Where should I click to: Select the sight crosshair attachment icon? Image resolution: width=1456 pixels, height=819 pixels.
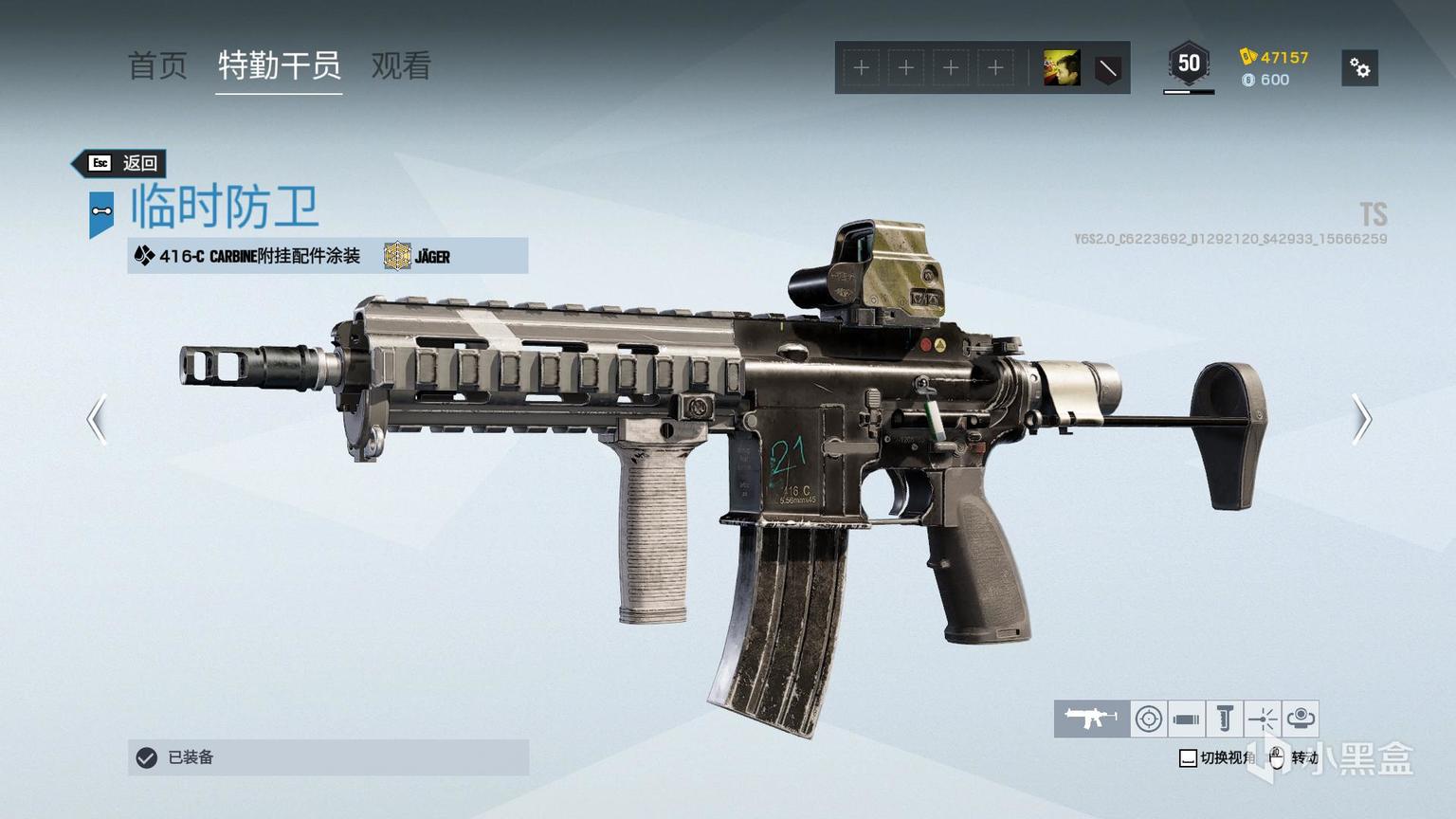tap(1149, 719)
